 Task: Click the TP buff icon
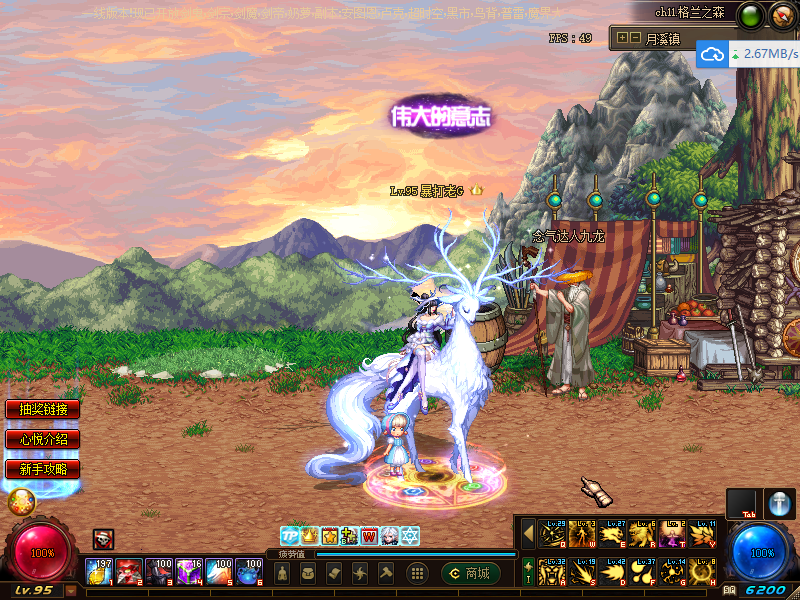pyautogui.click(x=289, y=536)
